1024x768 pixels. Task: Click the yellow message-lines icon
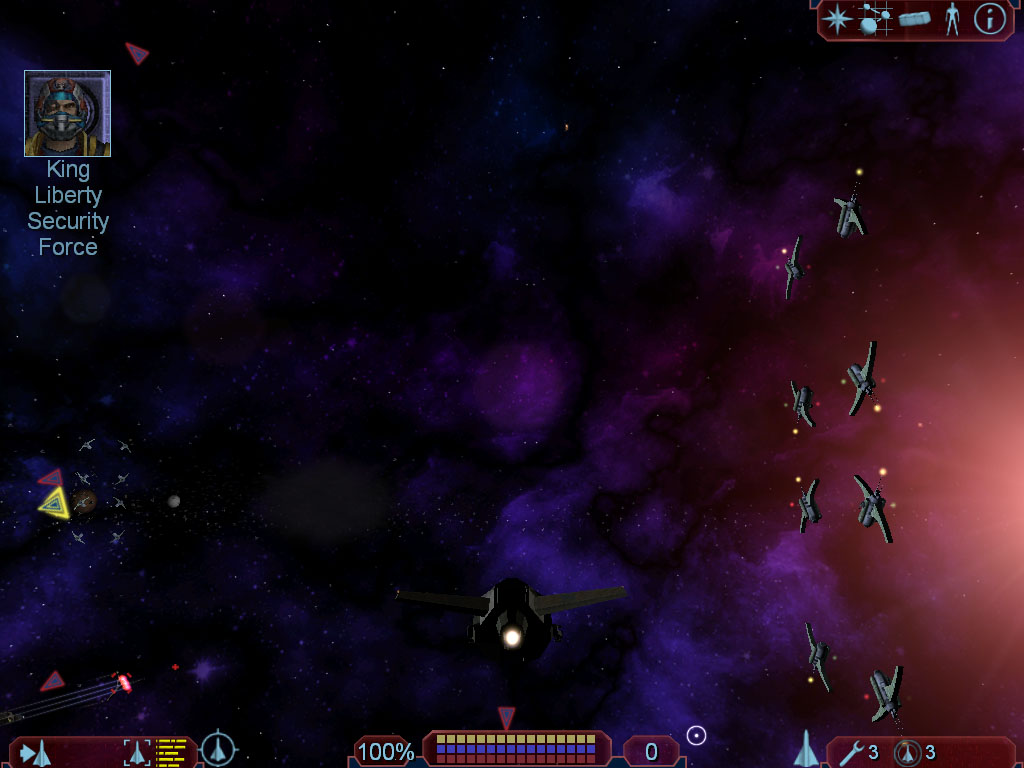[172, 752]
